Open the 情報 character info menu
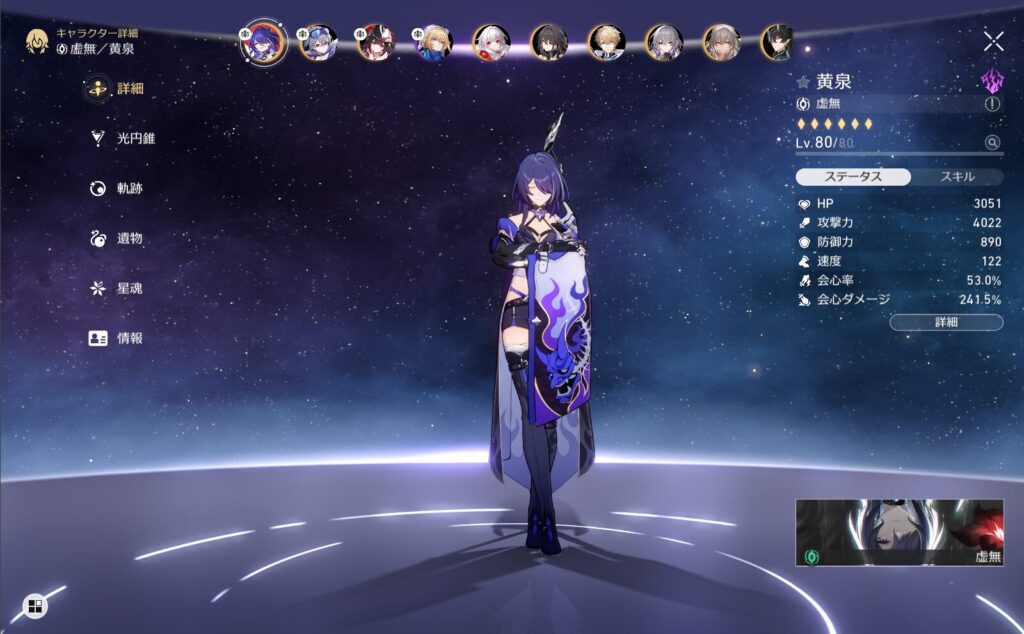 tap(119, 338)
